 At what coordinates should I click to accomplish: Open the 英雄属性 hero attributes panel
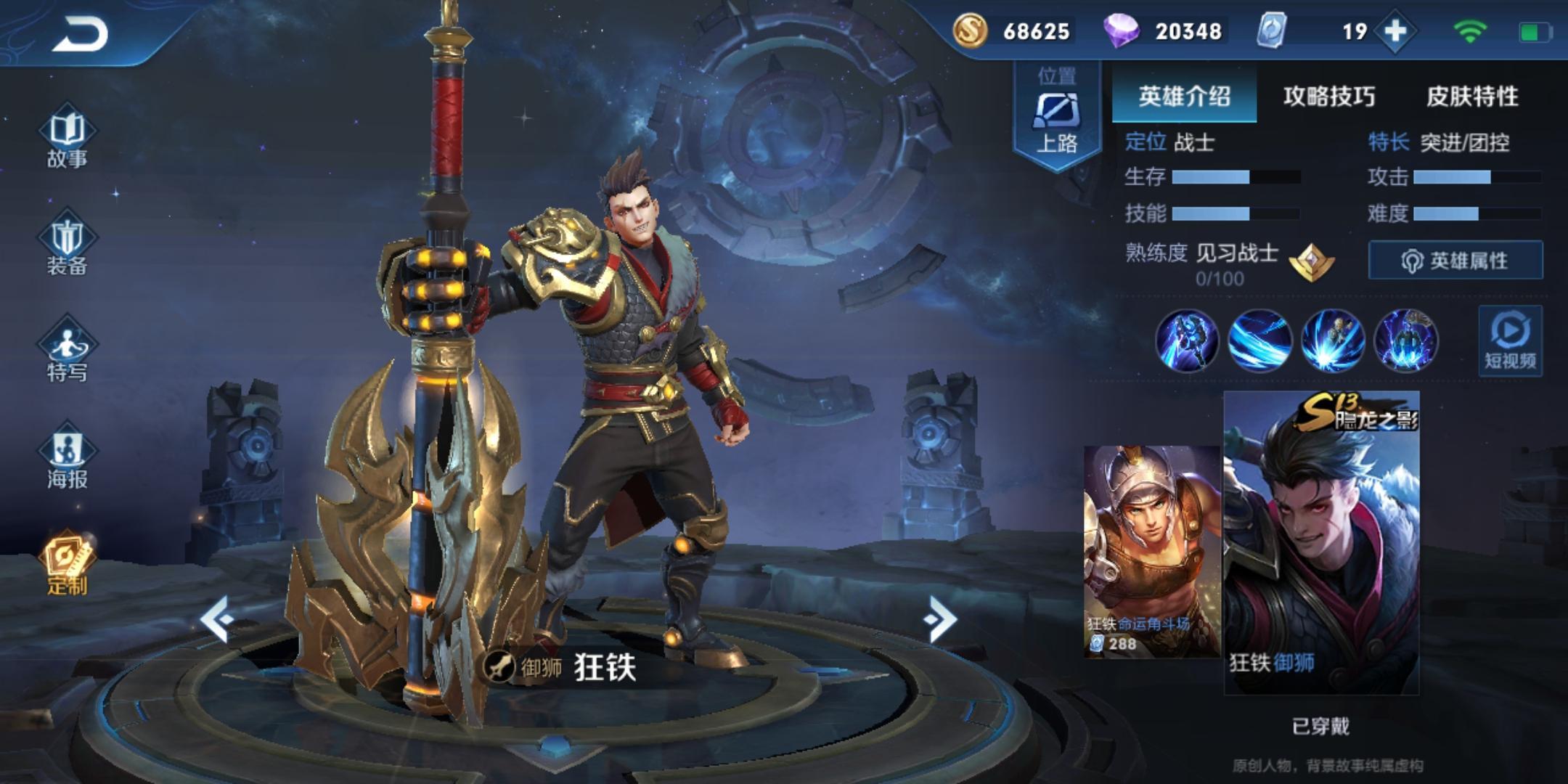pos(1455,260)
